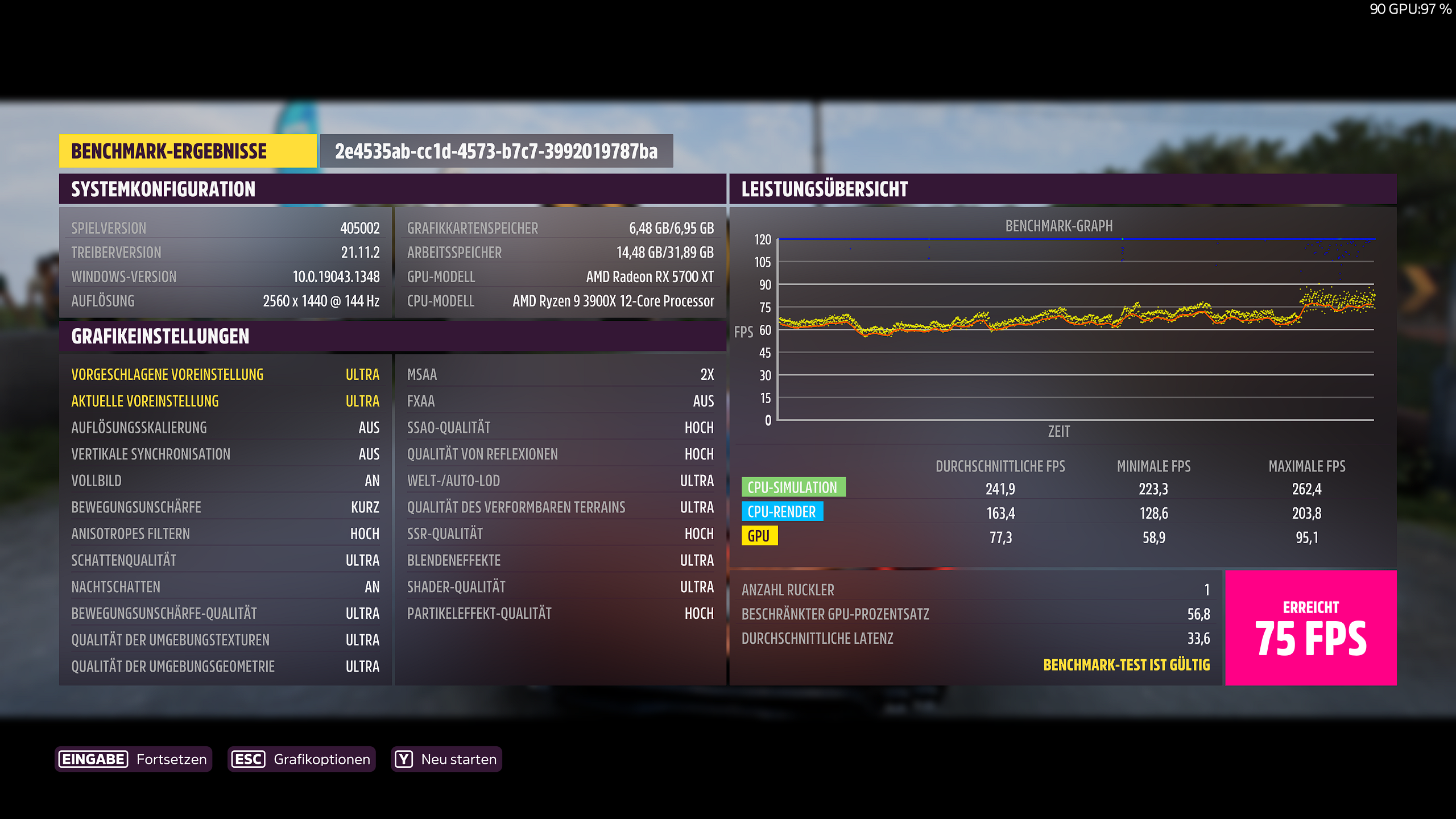Toggle the NACHTSCHATTEN setting
Viewport: 1456px width, 819px height.
click(225, 586)
